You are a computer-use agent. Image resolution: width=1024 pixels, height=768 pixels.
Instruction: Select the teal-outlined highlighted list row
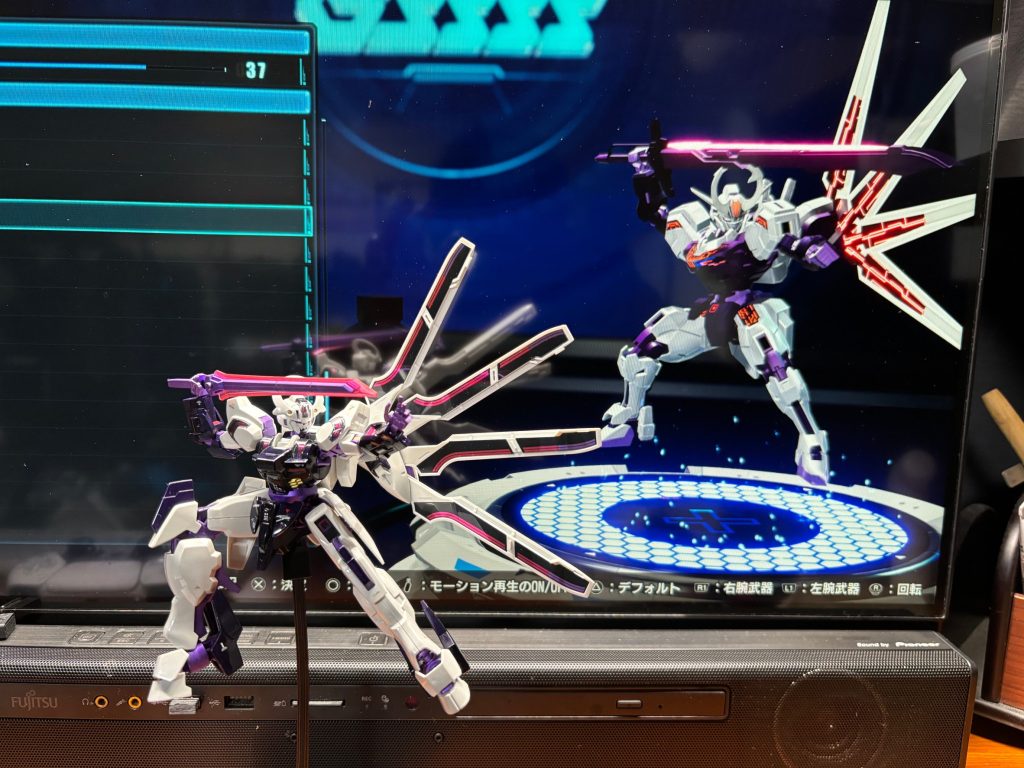point(150,218)
